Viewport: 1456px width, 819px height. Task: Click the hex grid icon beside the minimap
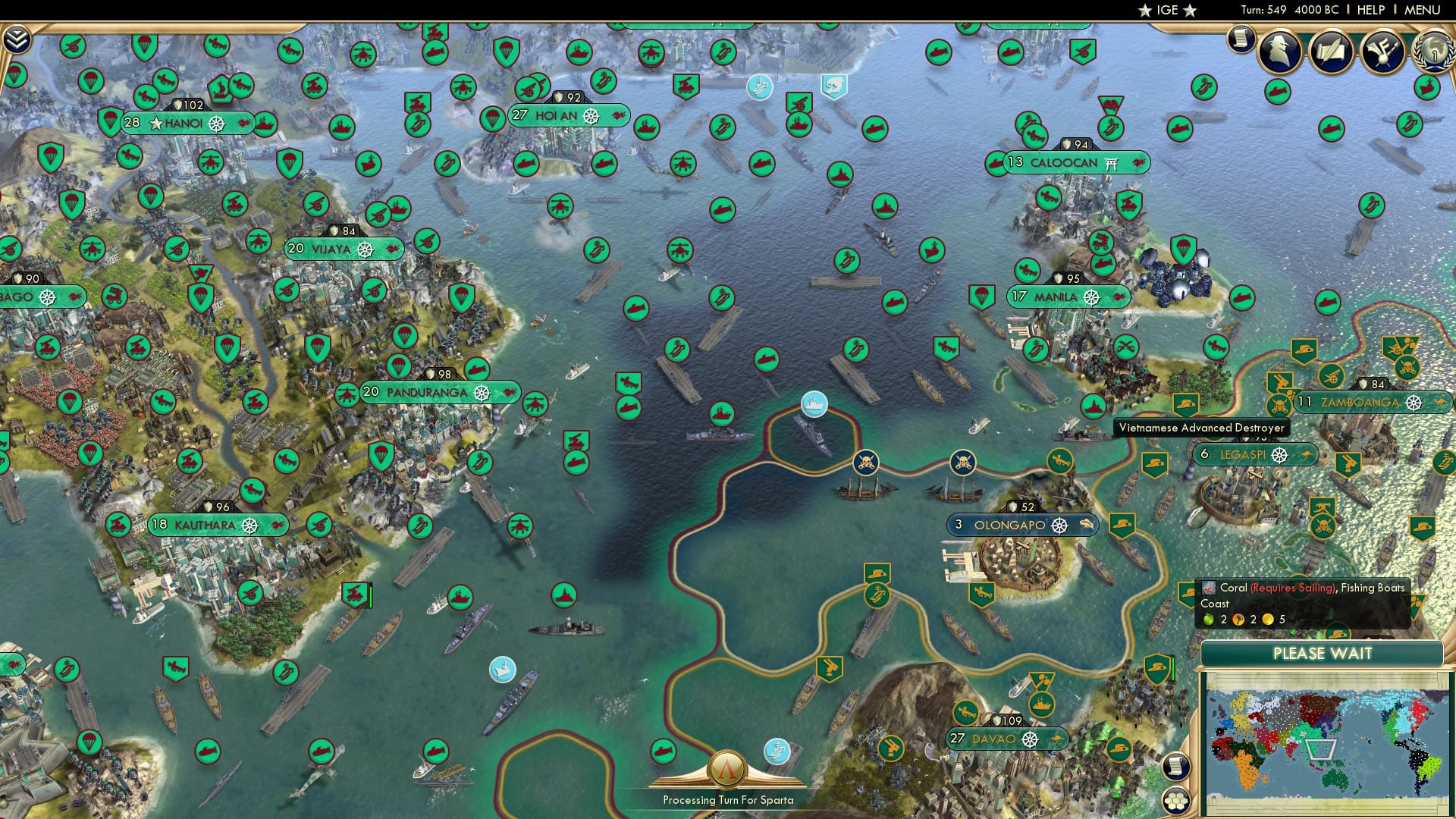tap(1175, 801)
